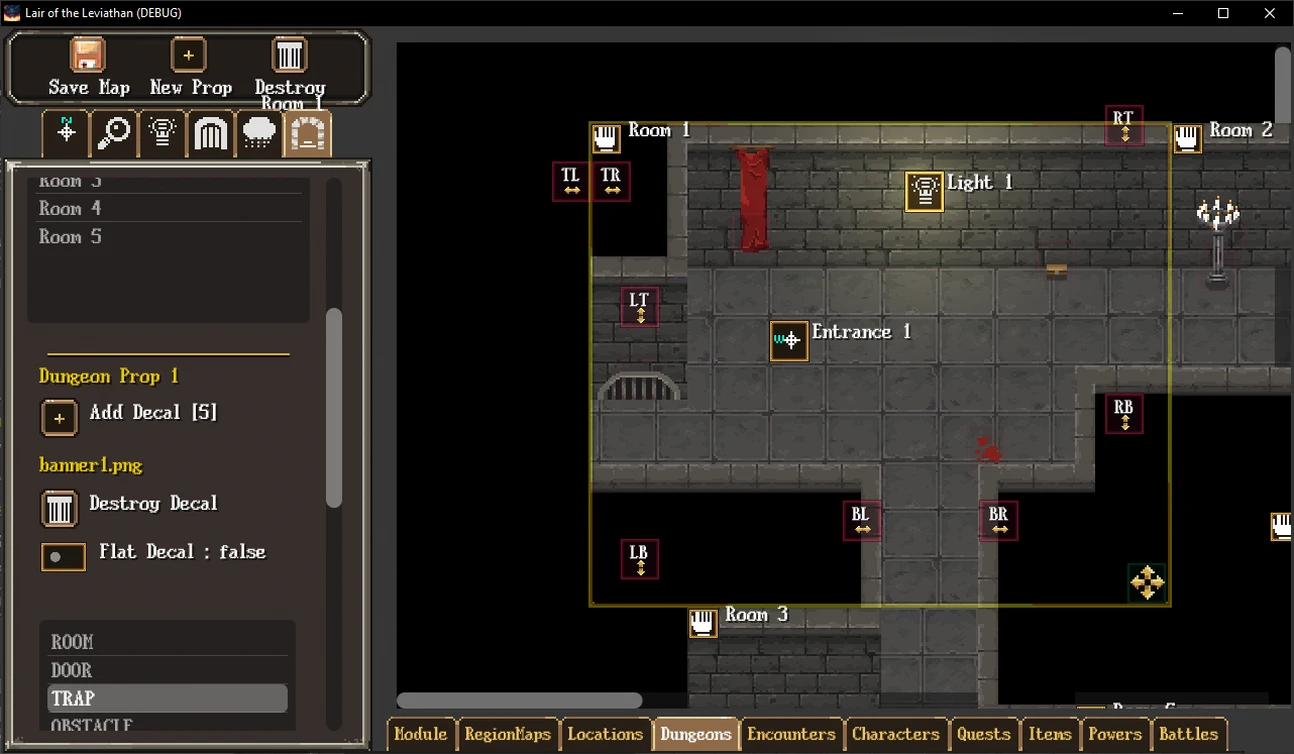1294x754 pixels.
Task: Choose Room 4 in the room list
Action: point(70,208)
